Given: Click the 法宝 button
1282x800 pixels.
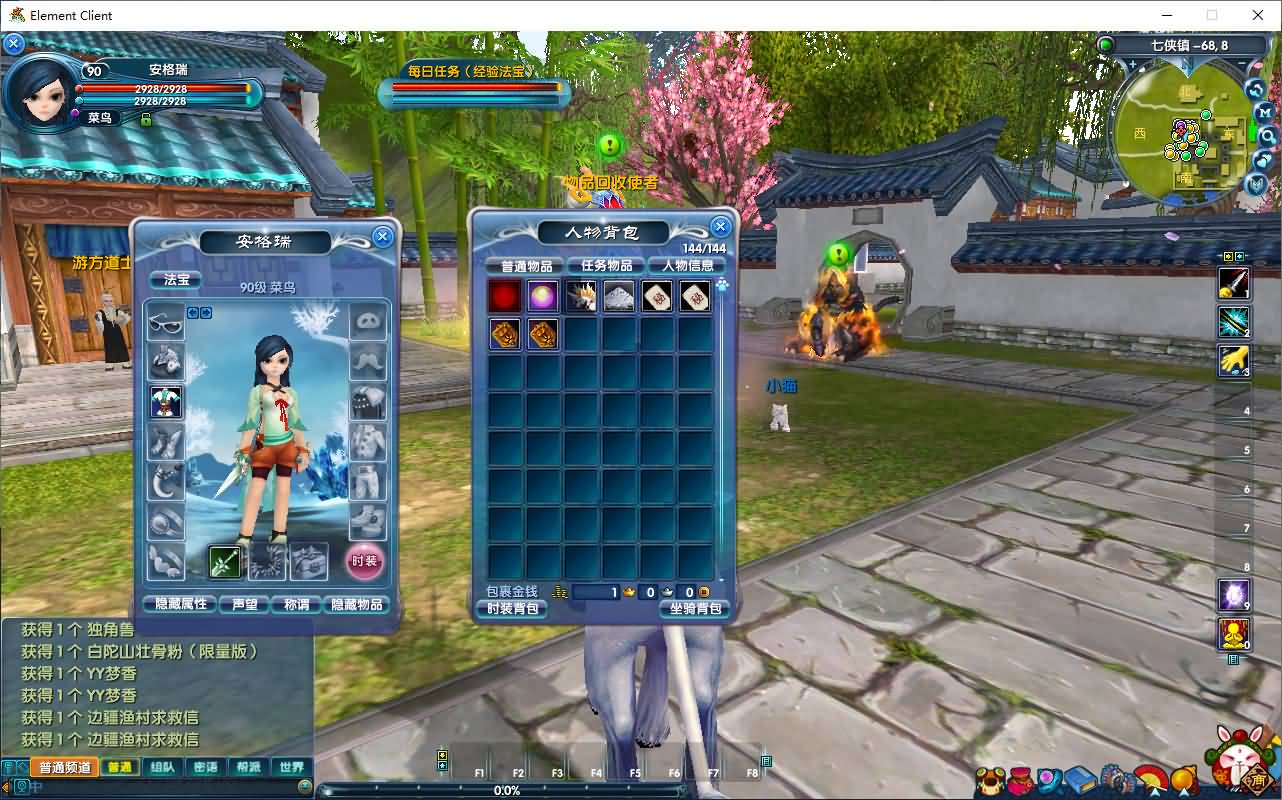Looking at the screenshot, I should [x=175, y=280].
